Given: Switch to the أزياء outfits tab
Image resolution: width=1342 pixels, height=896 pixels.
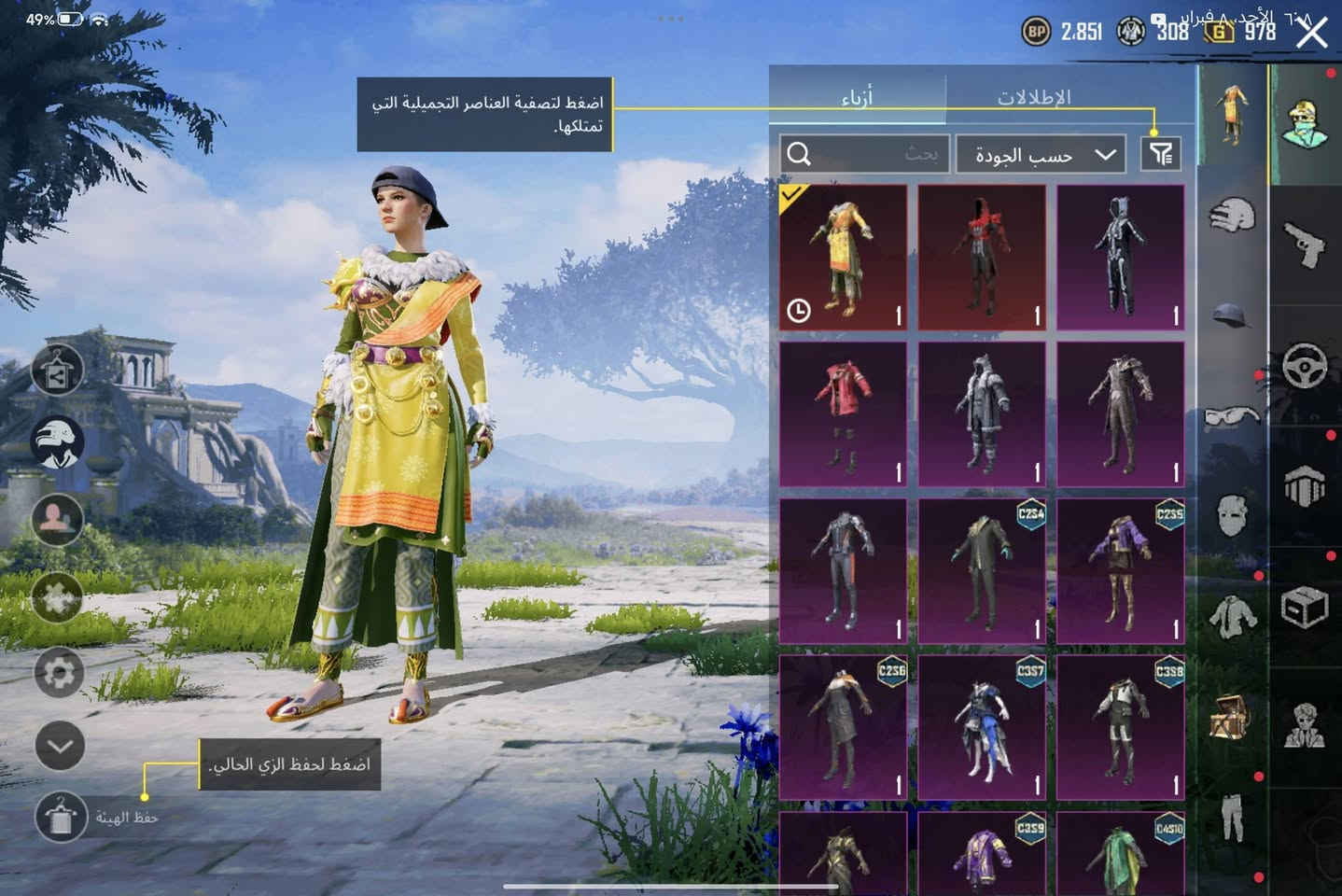Looking at the screenshot, I should (857, 96).
